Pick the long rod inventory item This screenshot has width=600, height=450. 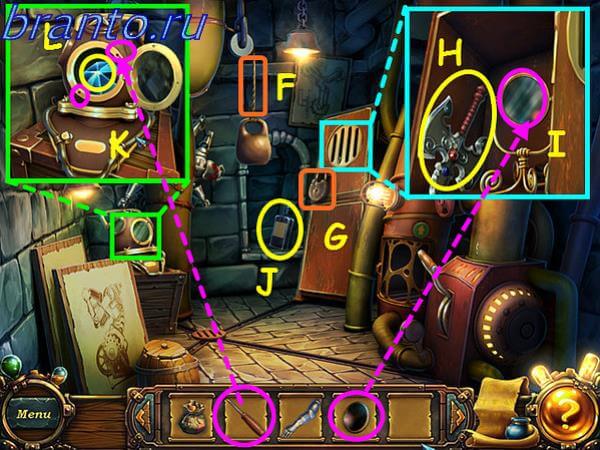coord(248,412)
